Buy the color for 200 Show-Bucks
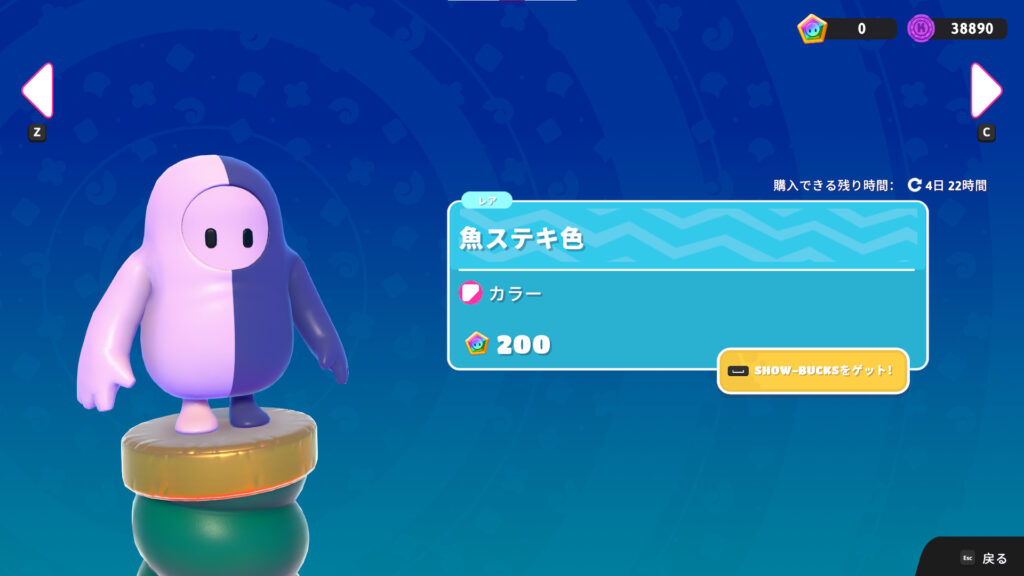The width and height of the screenshot is (1024, 576). tap(509, 345)
